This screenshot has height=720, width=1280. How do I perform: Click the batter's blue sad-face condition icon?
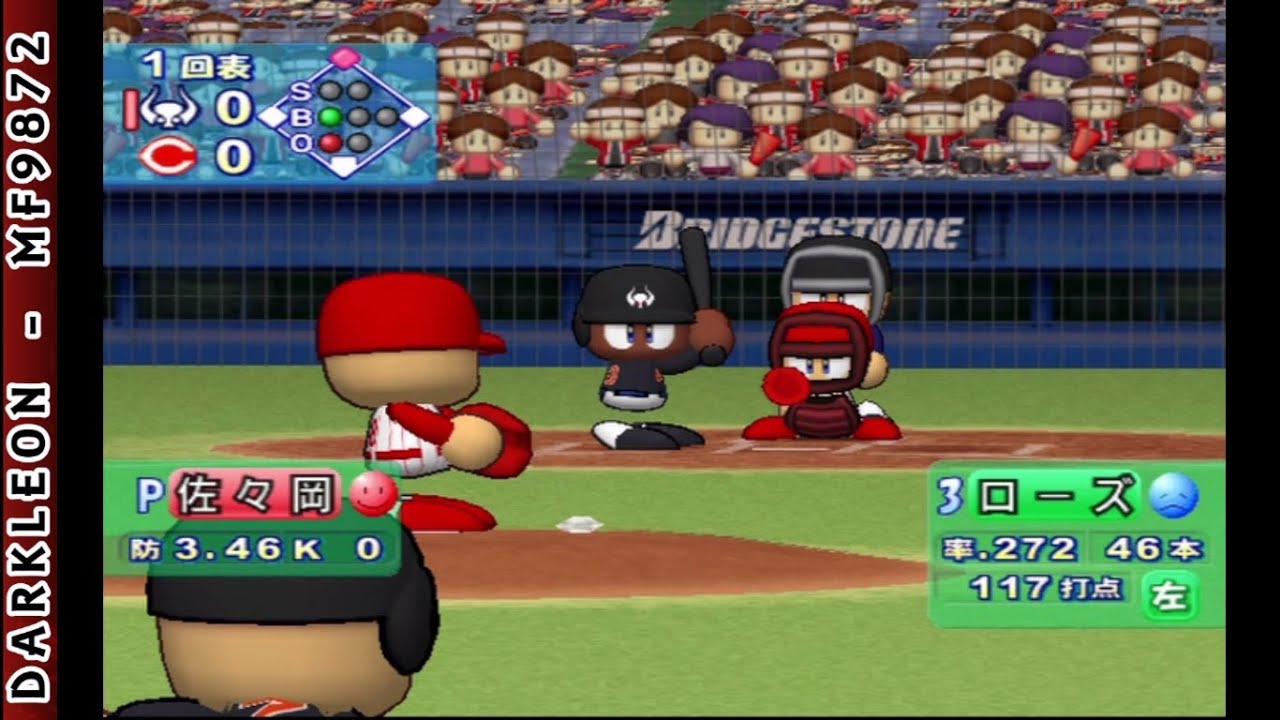click(x=1173, y=497)
